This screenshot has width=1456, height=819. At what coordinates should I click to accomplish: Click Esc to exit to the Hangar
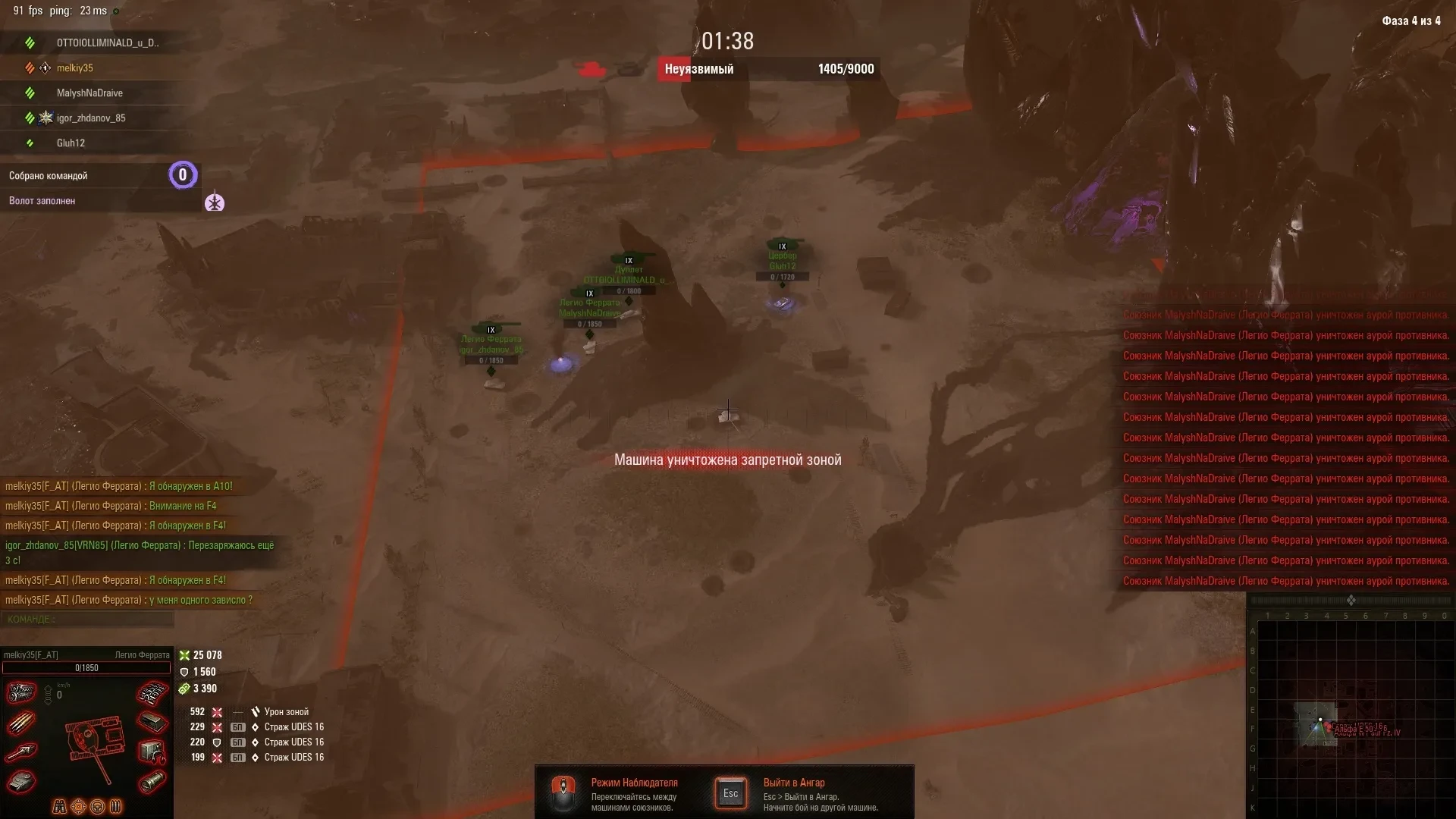click(730, 792)
